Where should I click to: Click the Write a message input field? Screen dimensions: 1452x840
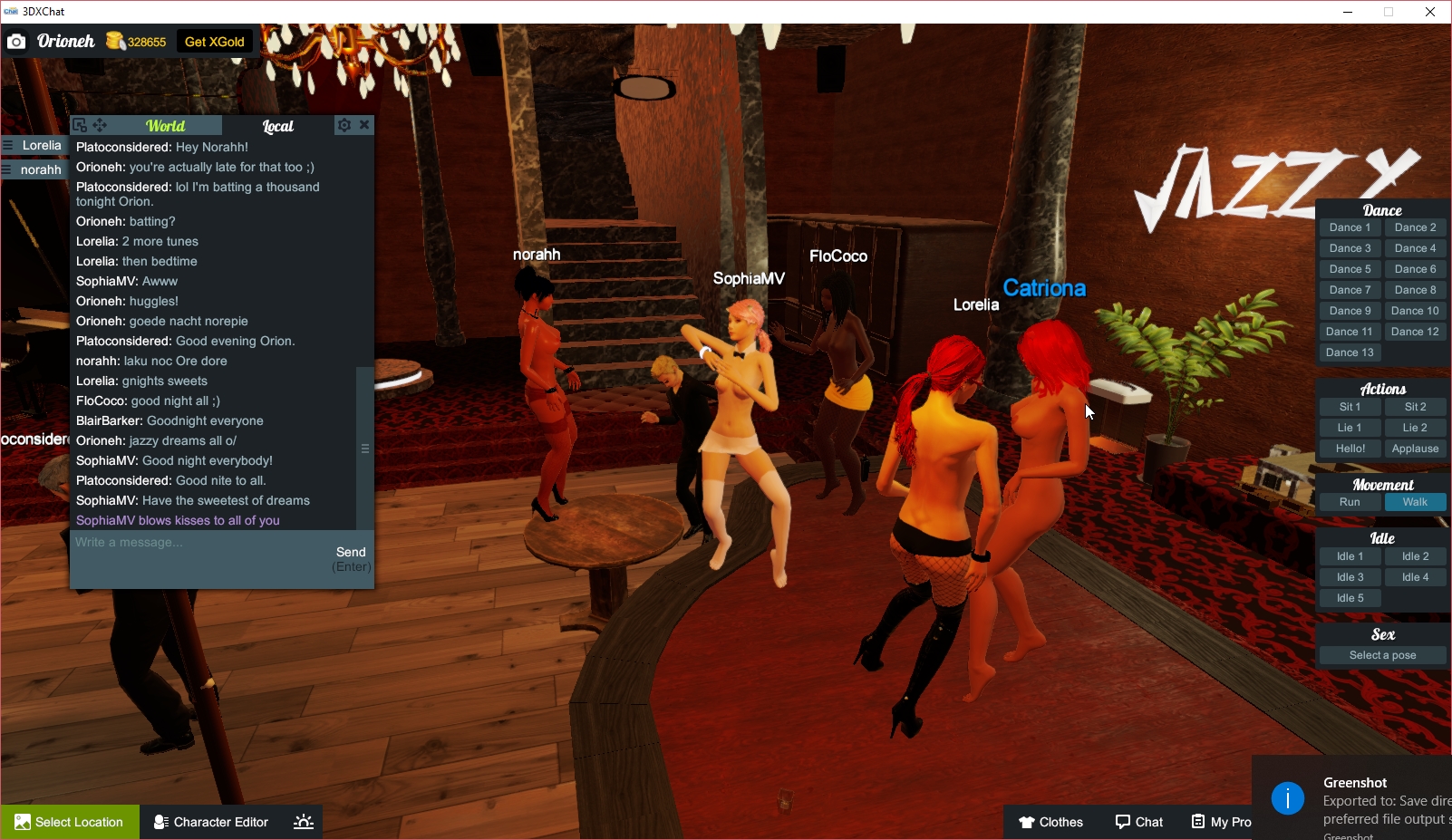point(181,542)
